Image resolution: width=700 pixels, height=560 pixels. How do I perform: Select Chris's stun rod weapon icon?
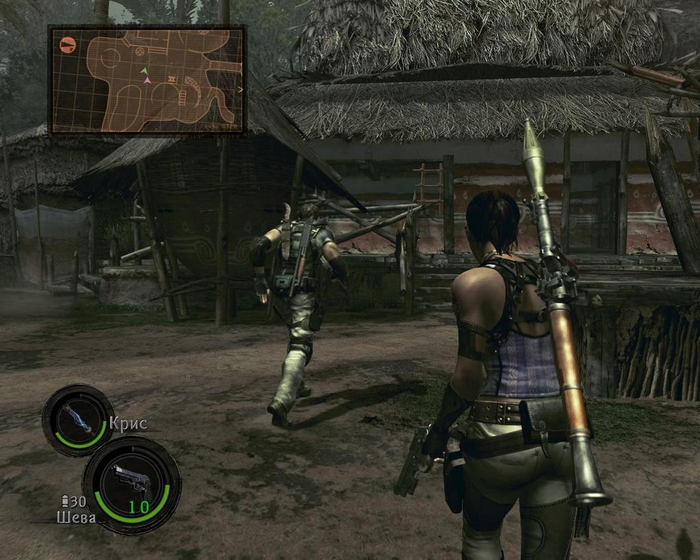(77, 420)
